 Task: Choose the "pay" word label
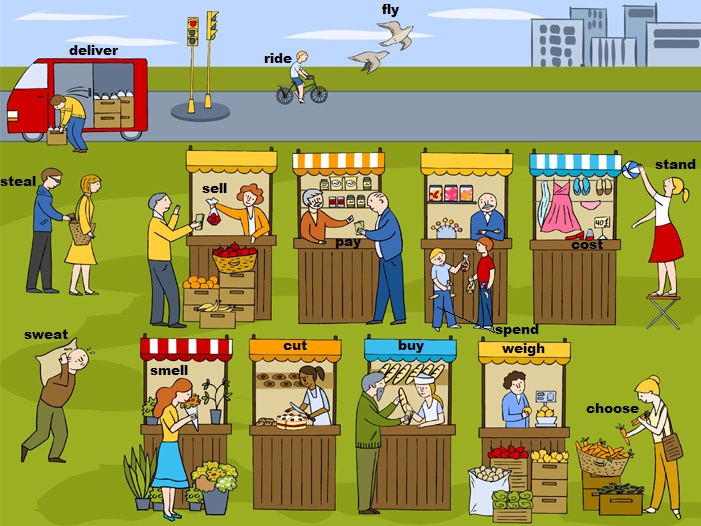(348, 242)
